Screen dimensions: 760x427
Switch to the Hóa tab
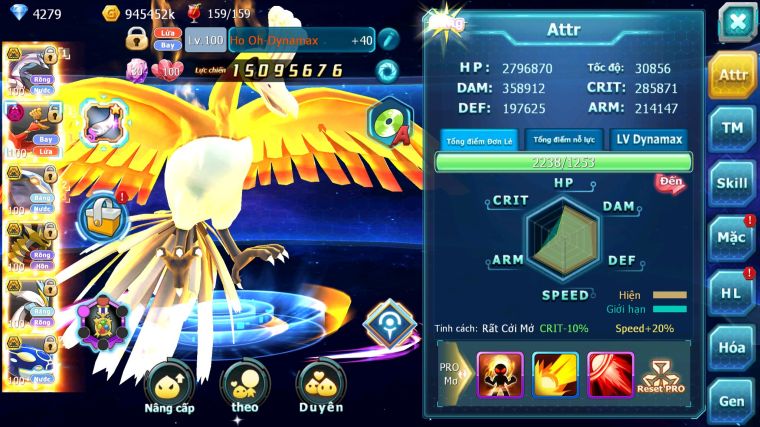[732, 347]
